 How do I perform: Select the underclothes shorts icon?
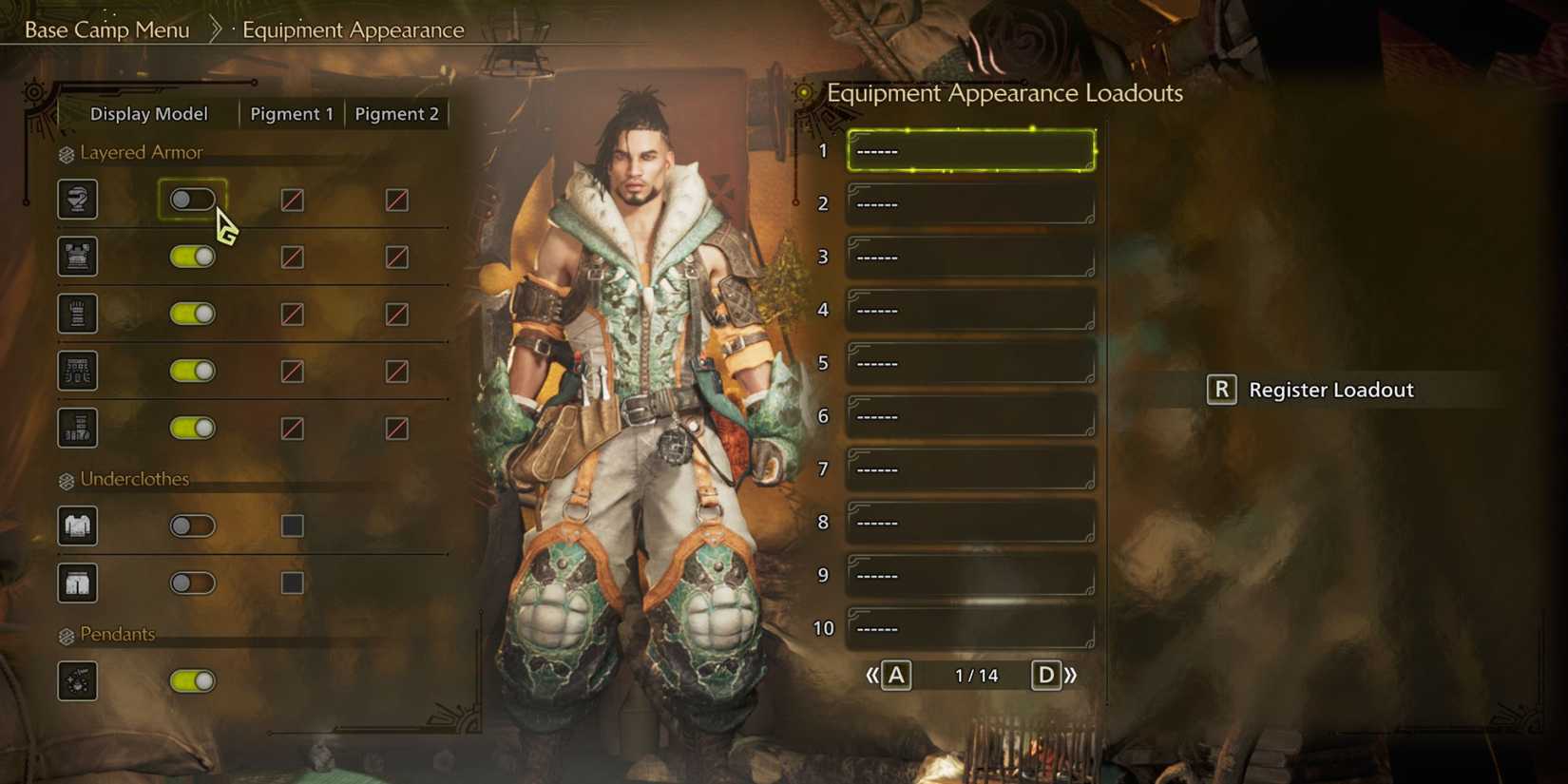click(x=77, y=583)
